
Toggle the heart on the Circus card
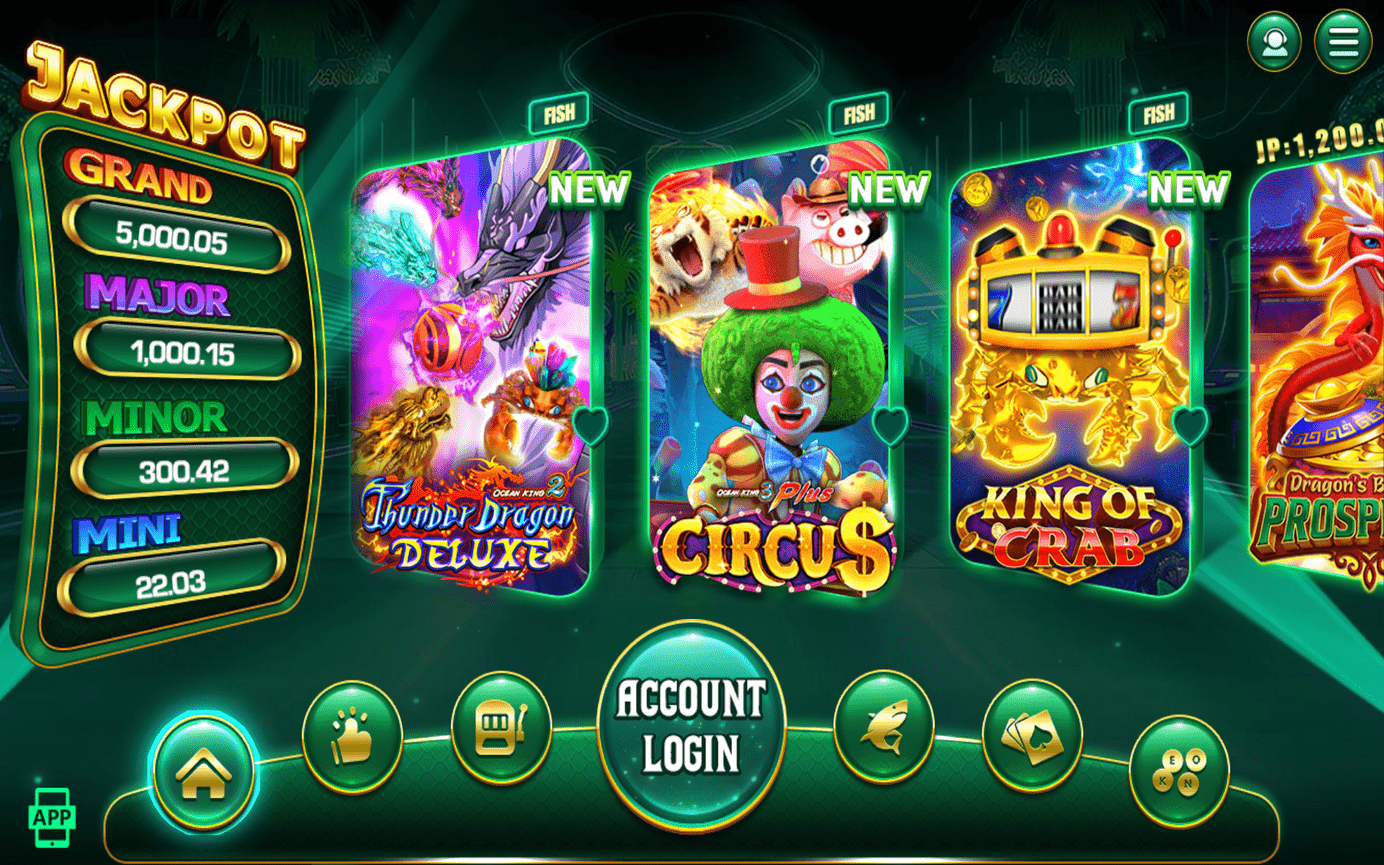point(889,426)
